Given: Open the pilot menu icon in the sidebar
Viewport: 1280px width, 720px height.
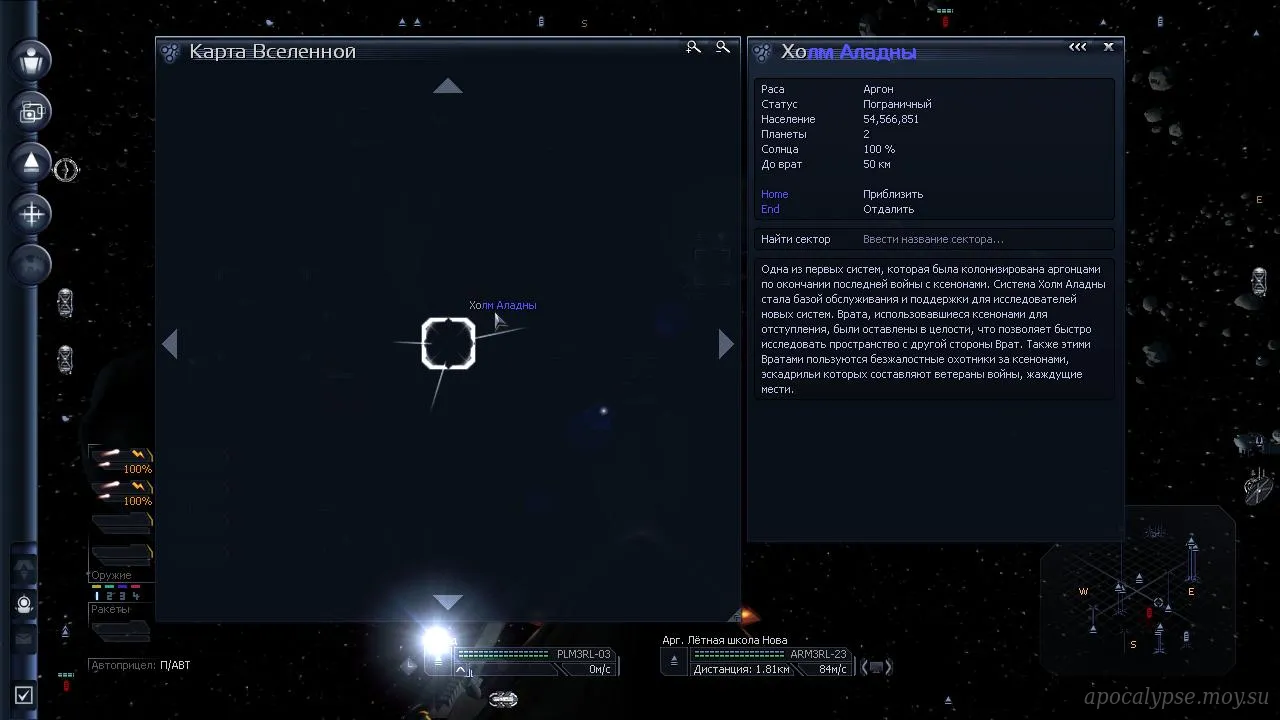Looking at the screenshot, I should click(x=32, y=60).
